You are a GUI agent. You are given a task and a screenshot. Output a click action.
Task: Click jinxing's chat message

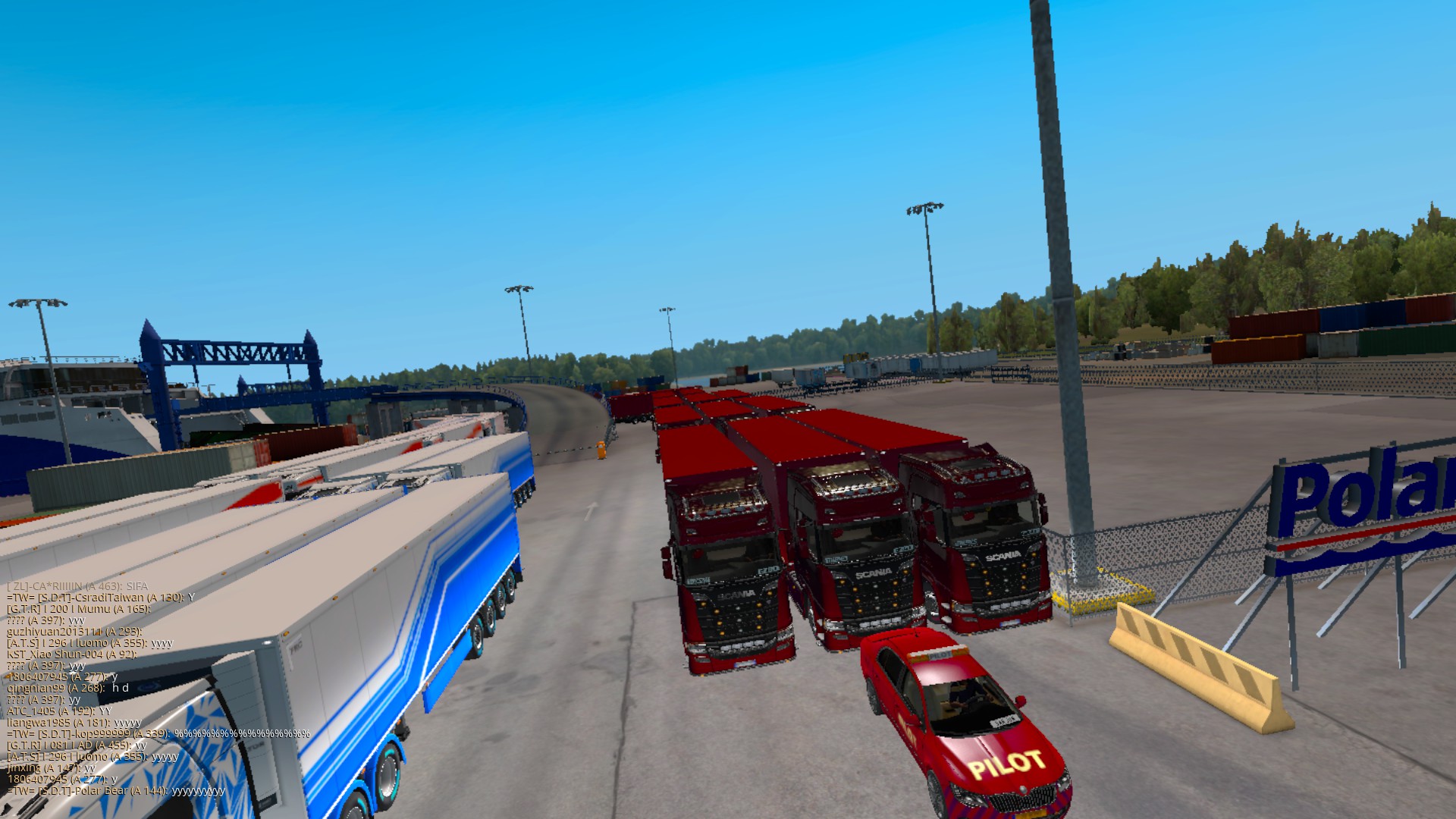tap(52, 768)
